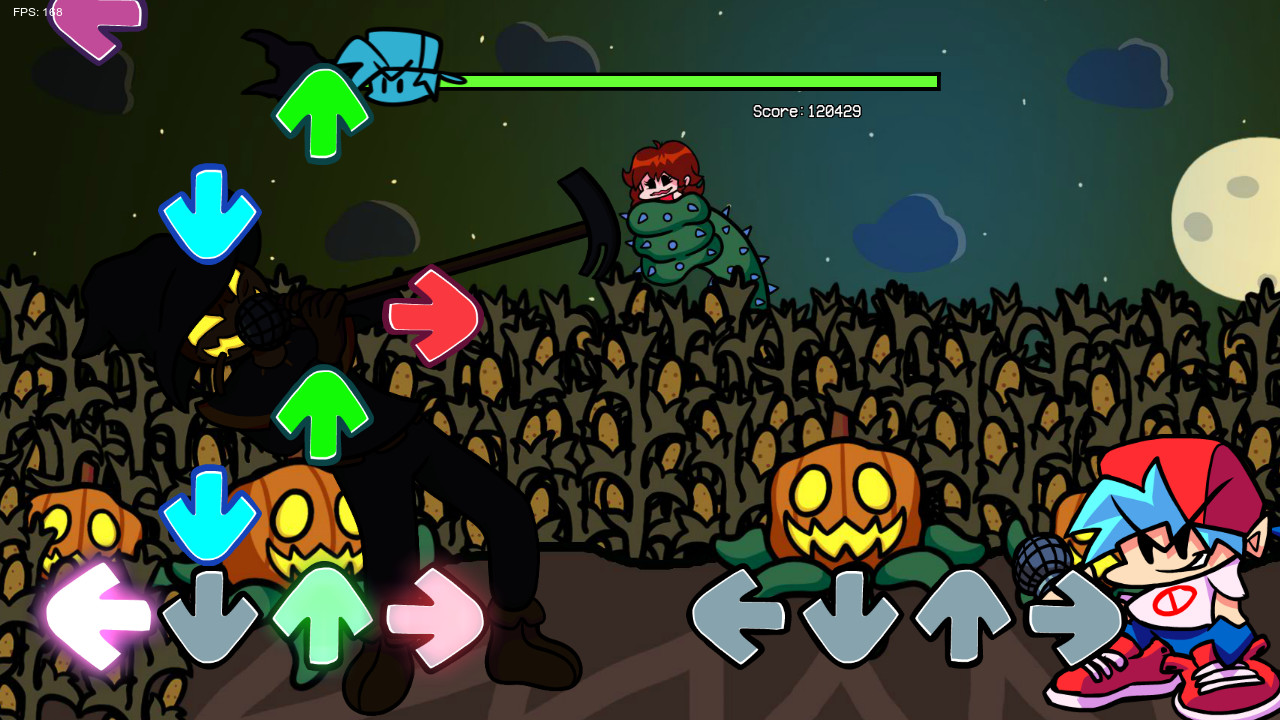
Task: Click the Score: 120429 text
Action: [808, 112]
